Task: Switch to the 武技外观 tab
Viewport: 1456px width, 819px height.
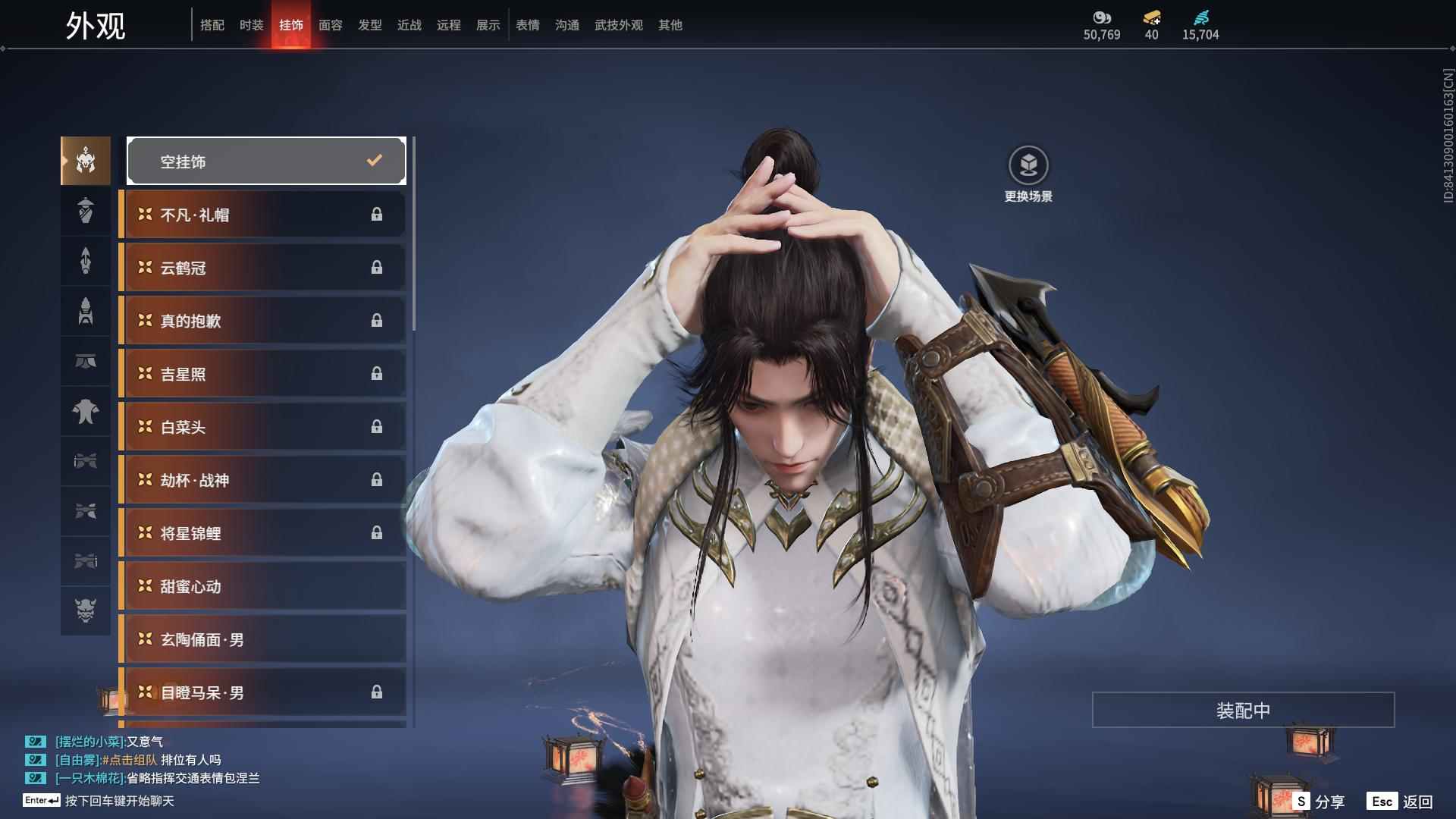Action: point(617,25)
